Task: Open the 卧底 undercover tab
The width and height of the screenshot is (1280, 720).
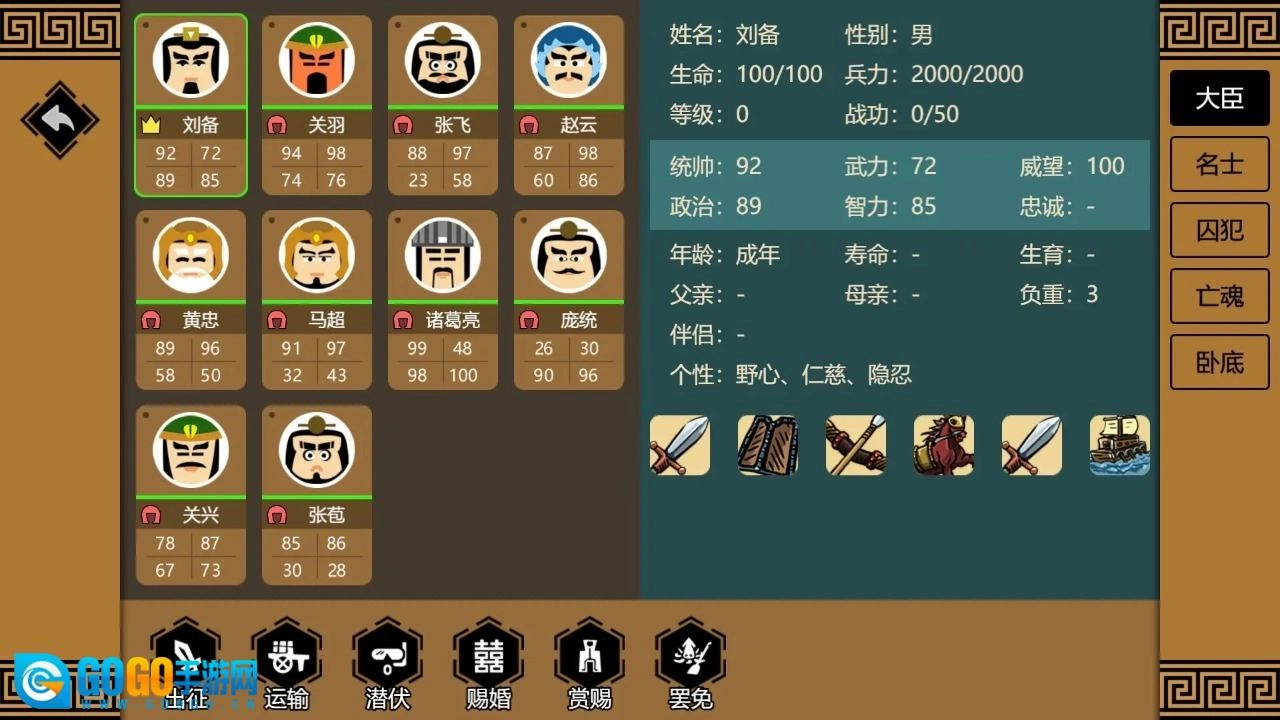Action: [x=1219, y=362]
